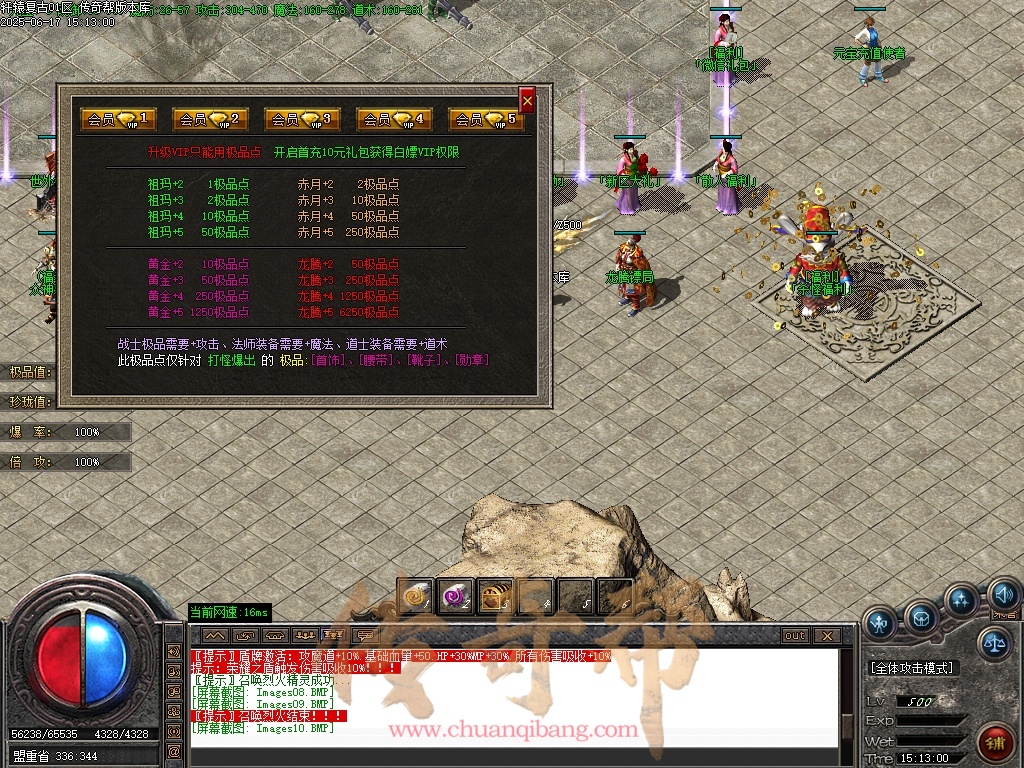Choose the 会员 VIP 2 button
This screenshot has height=768, width=1024.
[210, 119]
